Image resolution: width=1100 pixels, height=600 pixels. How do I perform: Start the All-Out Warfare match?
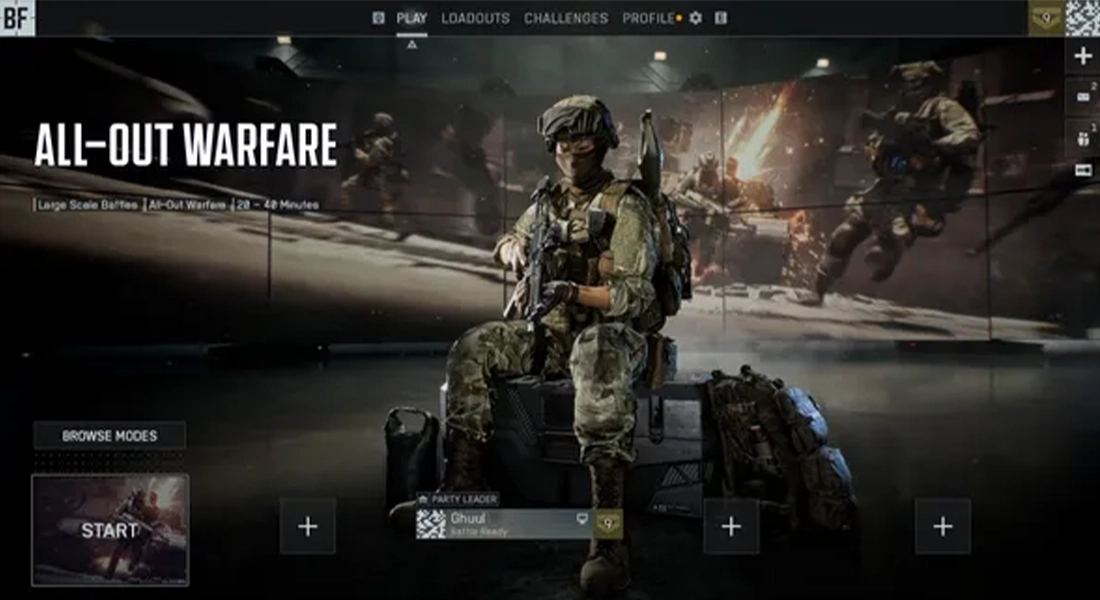110,529
